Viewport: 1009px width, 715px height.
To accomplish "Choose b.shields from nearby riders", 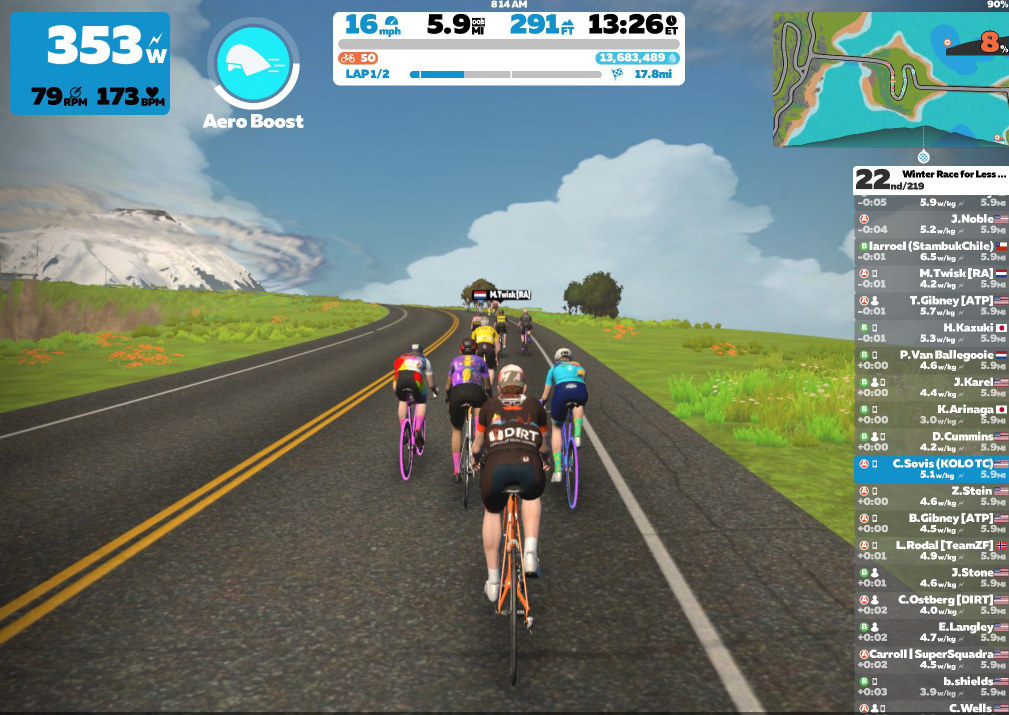I will pos(932,686).
